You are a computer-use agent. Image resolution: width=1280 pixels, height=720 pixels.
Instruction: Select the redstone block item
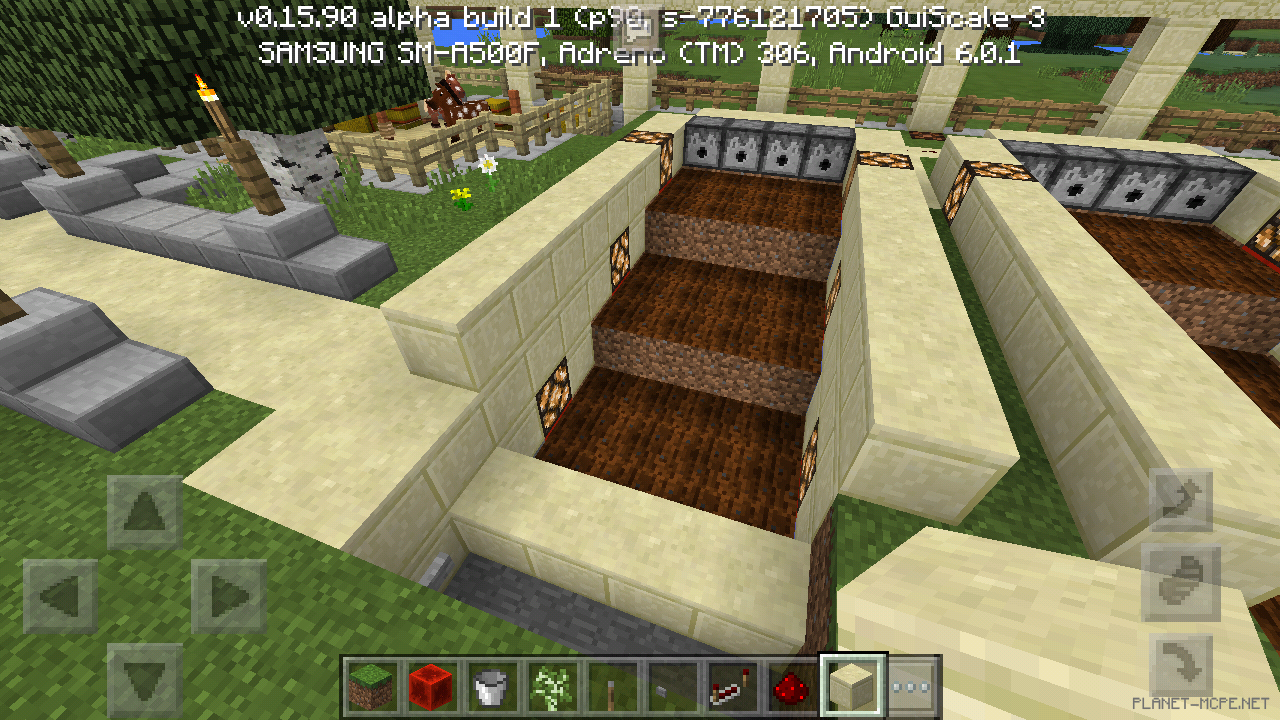[431, 688]
